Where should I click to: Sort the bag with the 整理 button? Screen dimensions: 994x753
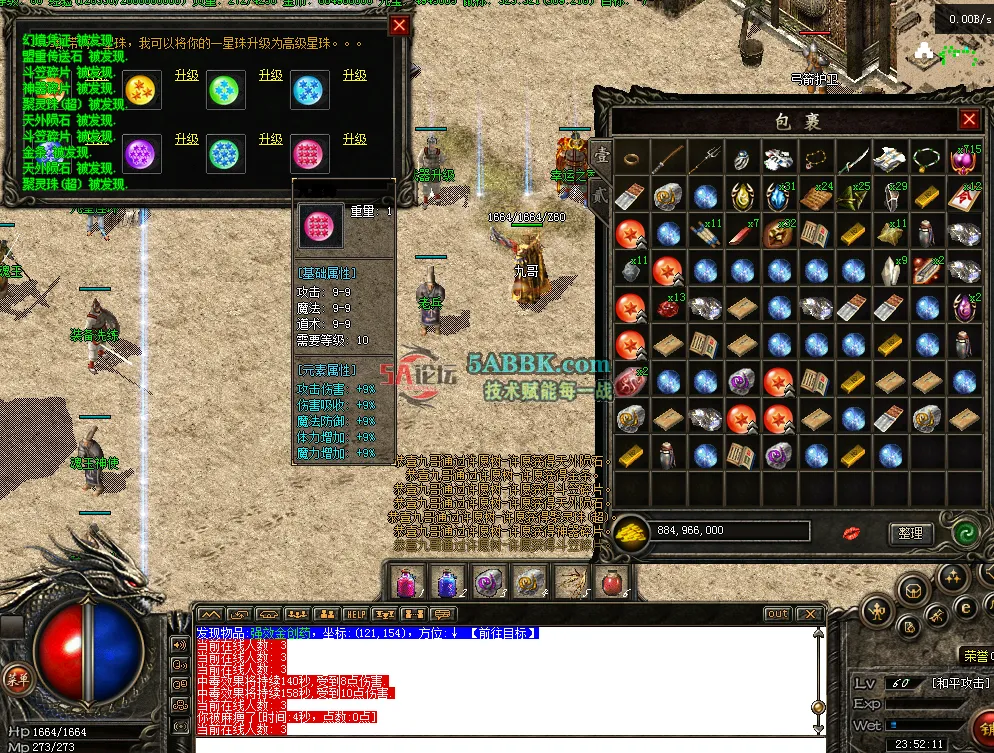[x=910, y=534]
